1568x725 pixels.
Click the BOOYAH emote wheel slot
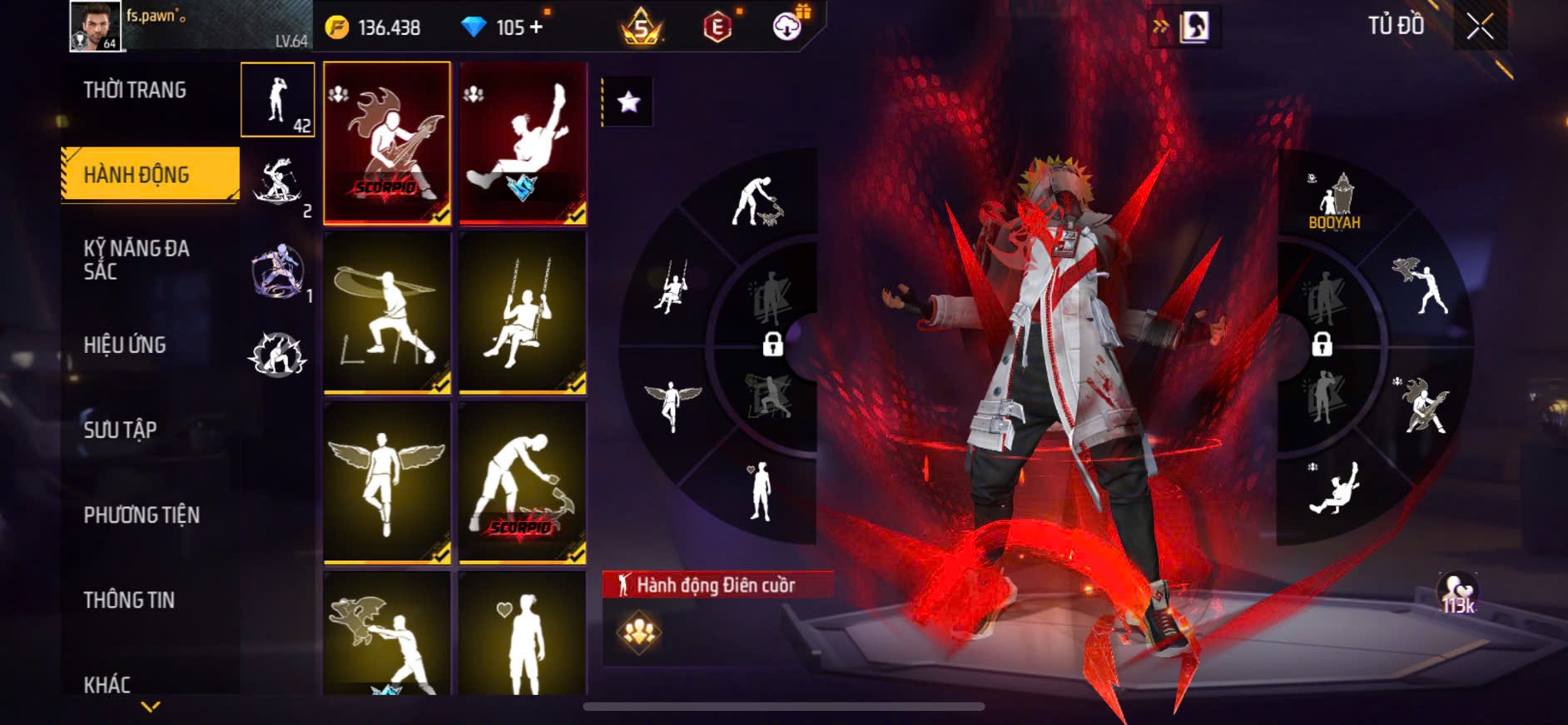coord(1334,202)
